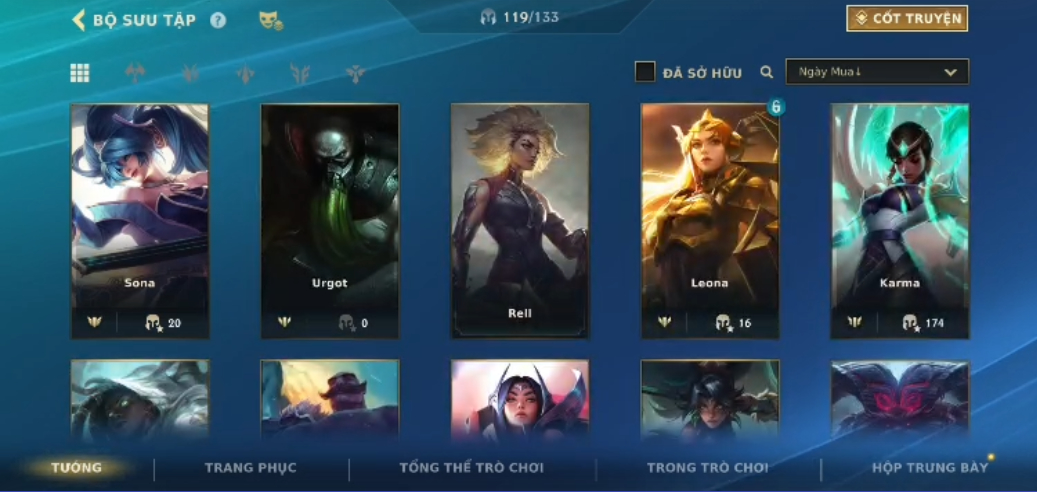Open the Cốt Truyện button
Screen dimensions: 1037x492
907,18
